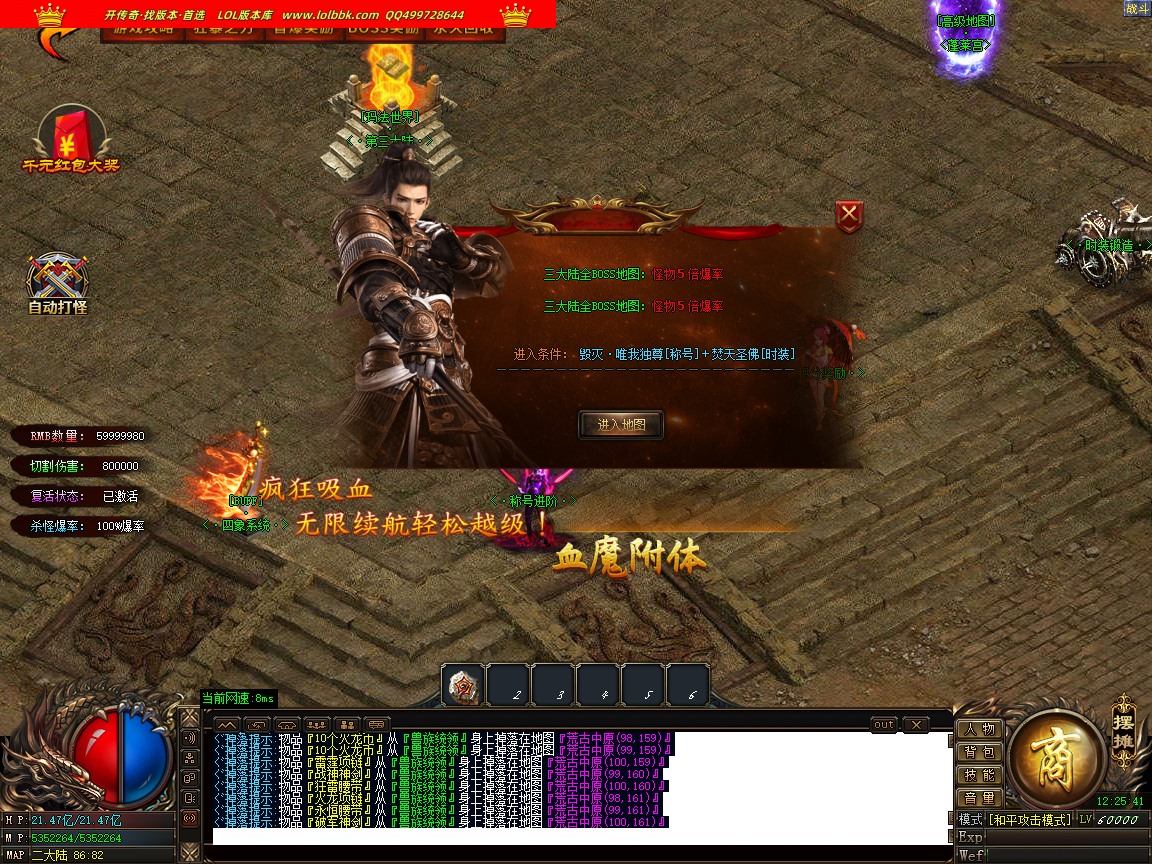Open the 永久回收 top menu entry

pyautogui.click(x=464, y=31)
